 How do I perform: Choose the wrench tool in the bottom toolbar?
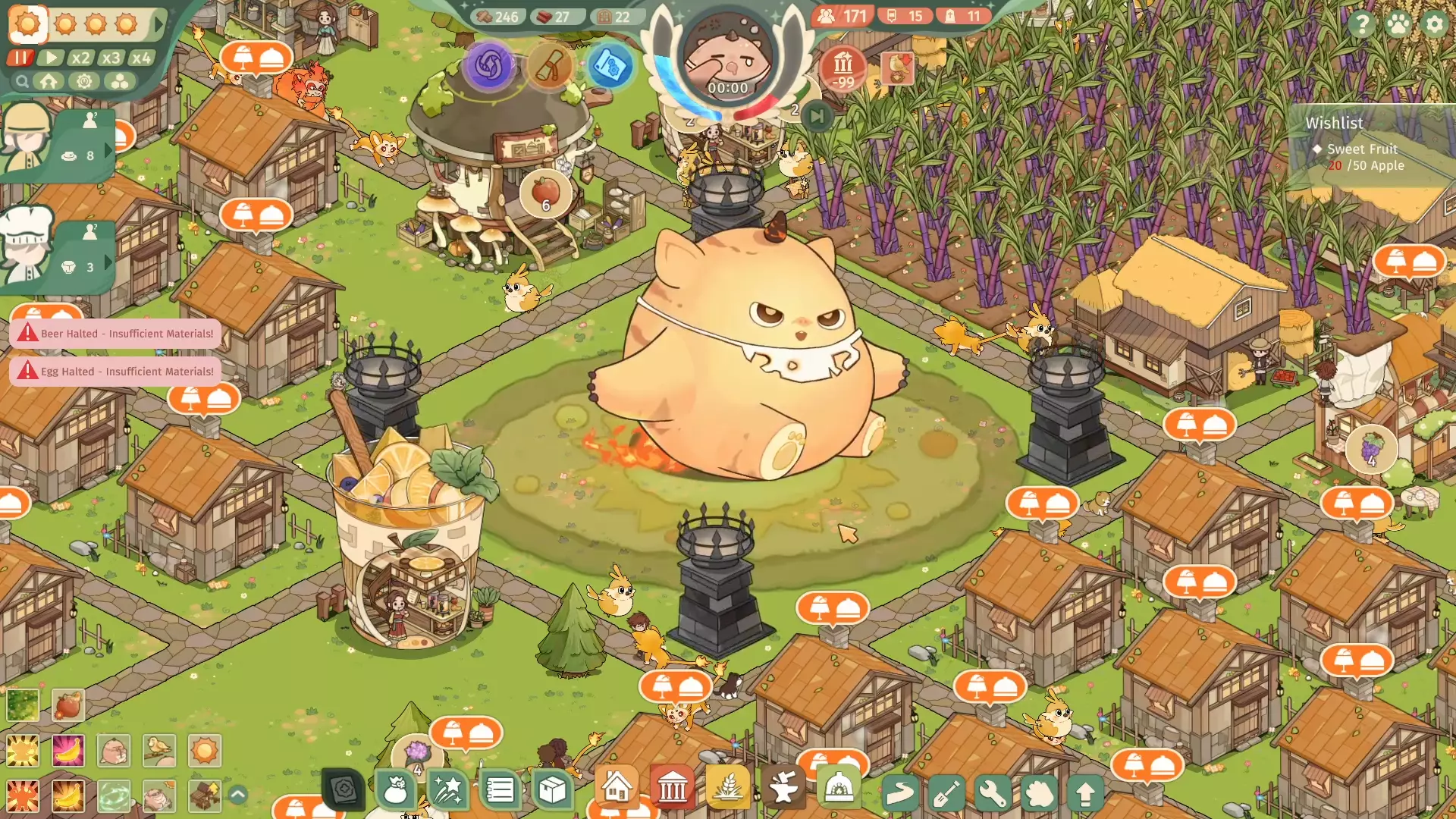tap(993, 793)
